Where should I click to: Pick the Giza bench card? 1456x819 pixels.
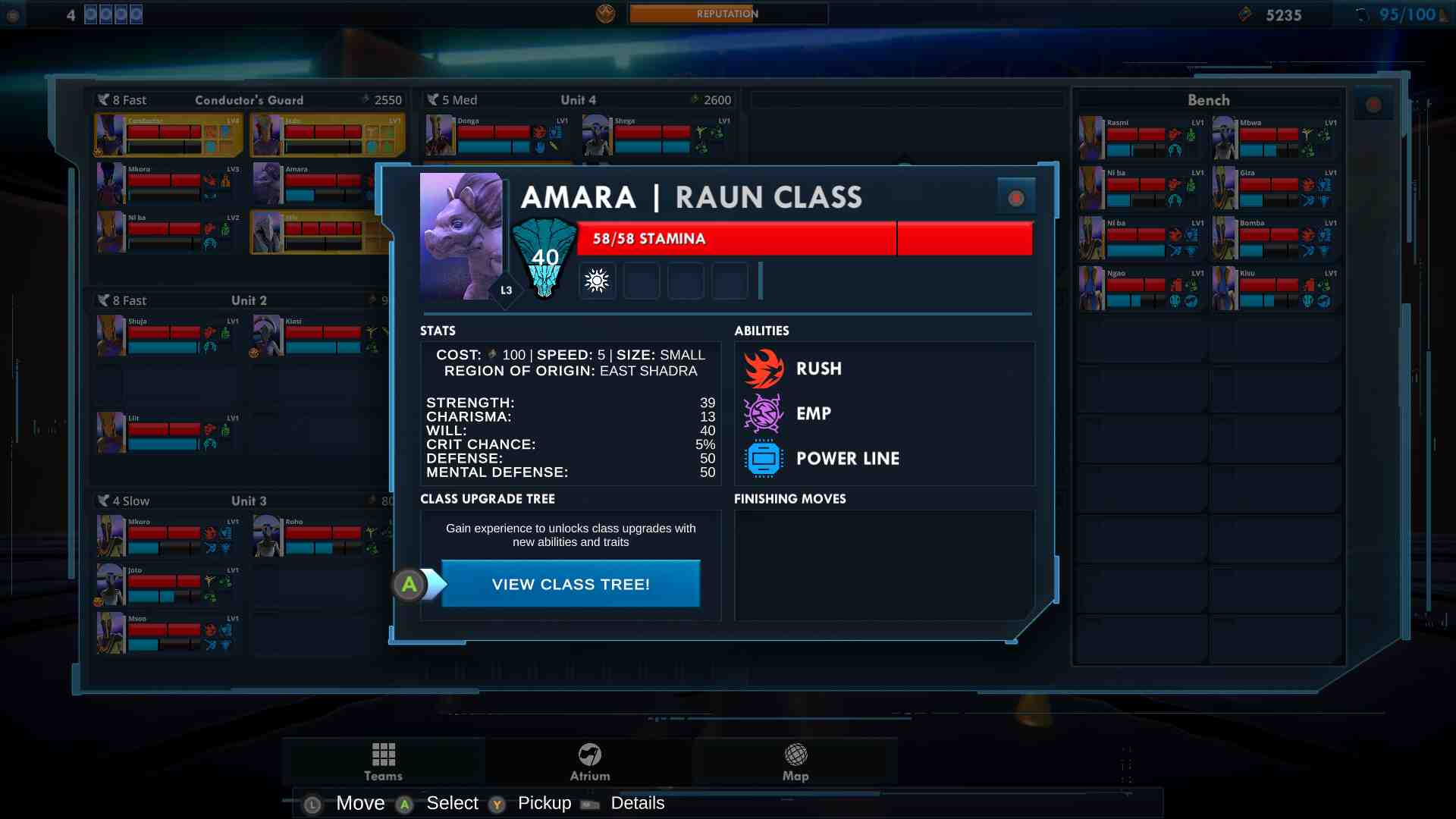point(1276,188)
